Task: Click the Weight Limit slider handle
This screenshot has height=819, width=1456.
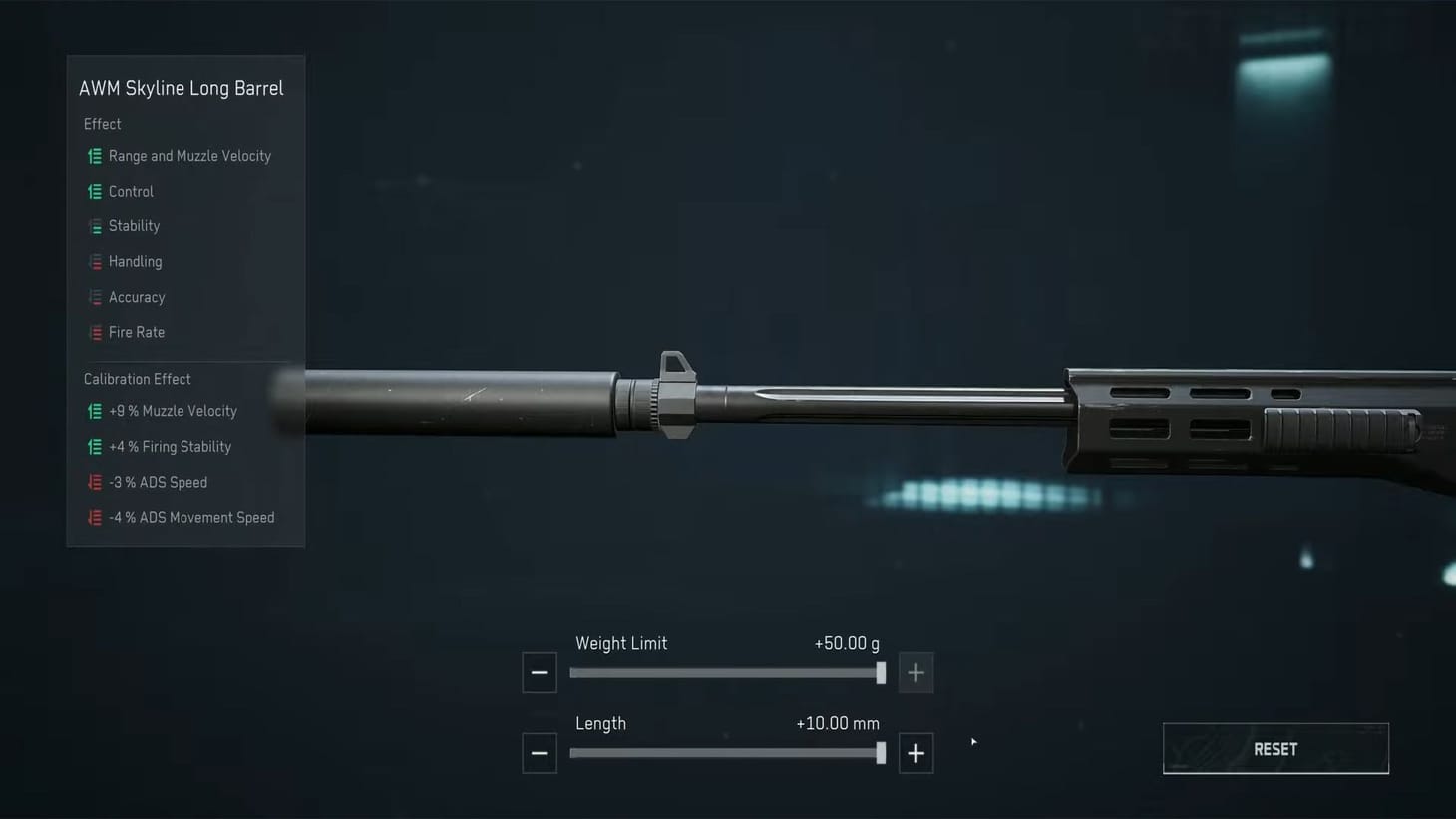Action: [x=880, y=673]
